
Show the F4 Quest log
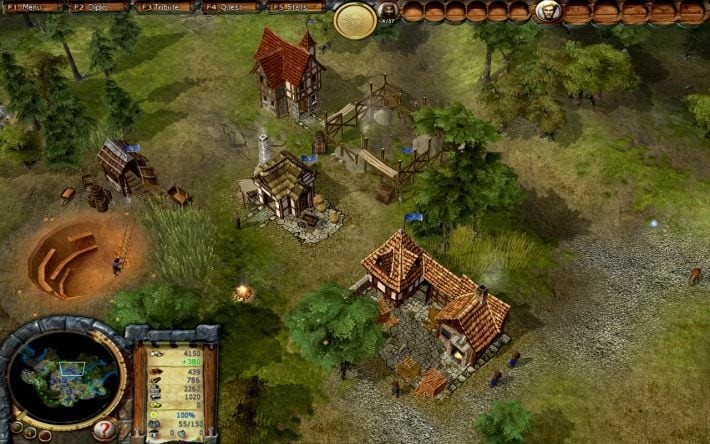[x=231, y=7]
